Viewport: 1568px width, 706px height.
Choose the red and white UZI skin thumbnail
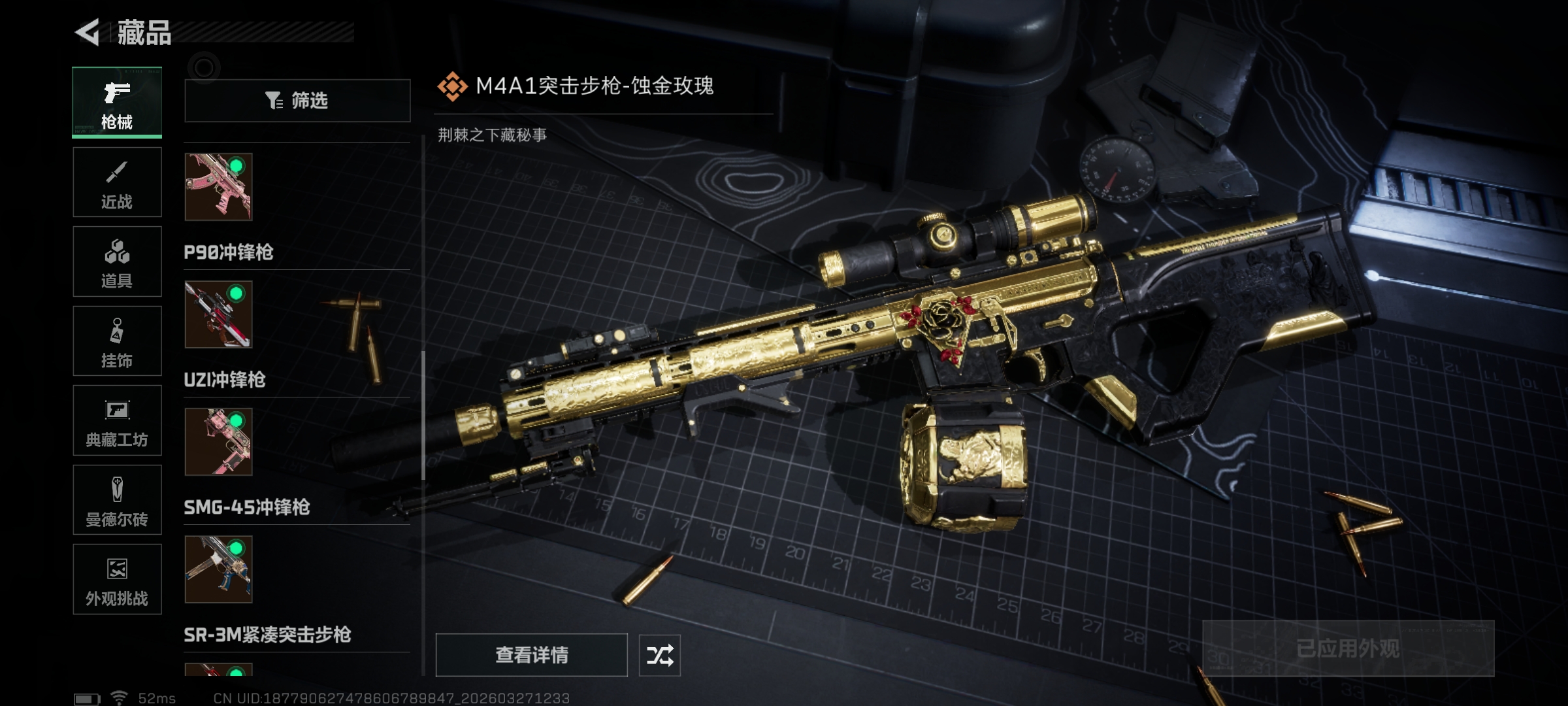pos(218,314)
